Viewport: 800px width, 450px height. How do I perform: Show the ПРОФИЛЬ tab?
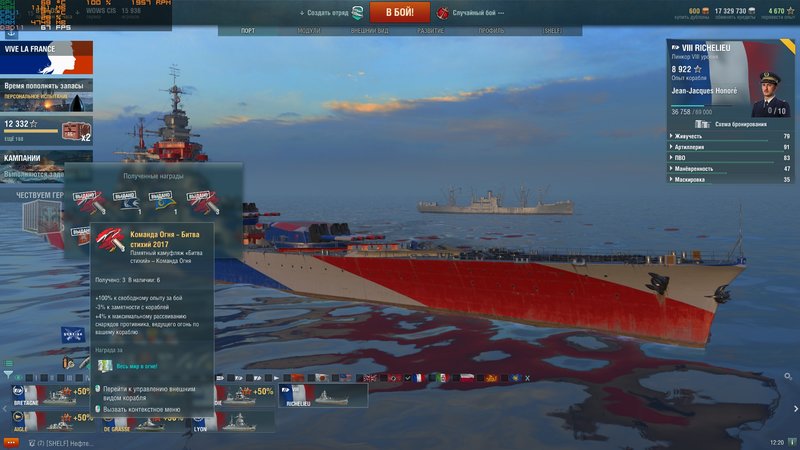pos(491,31)
